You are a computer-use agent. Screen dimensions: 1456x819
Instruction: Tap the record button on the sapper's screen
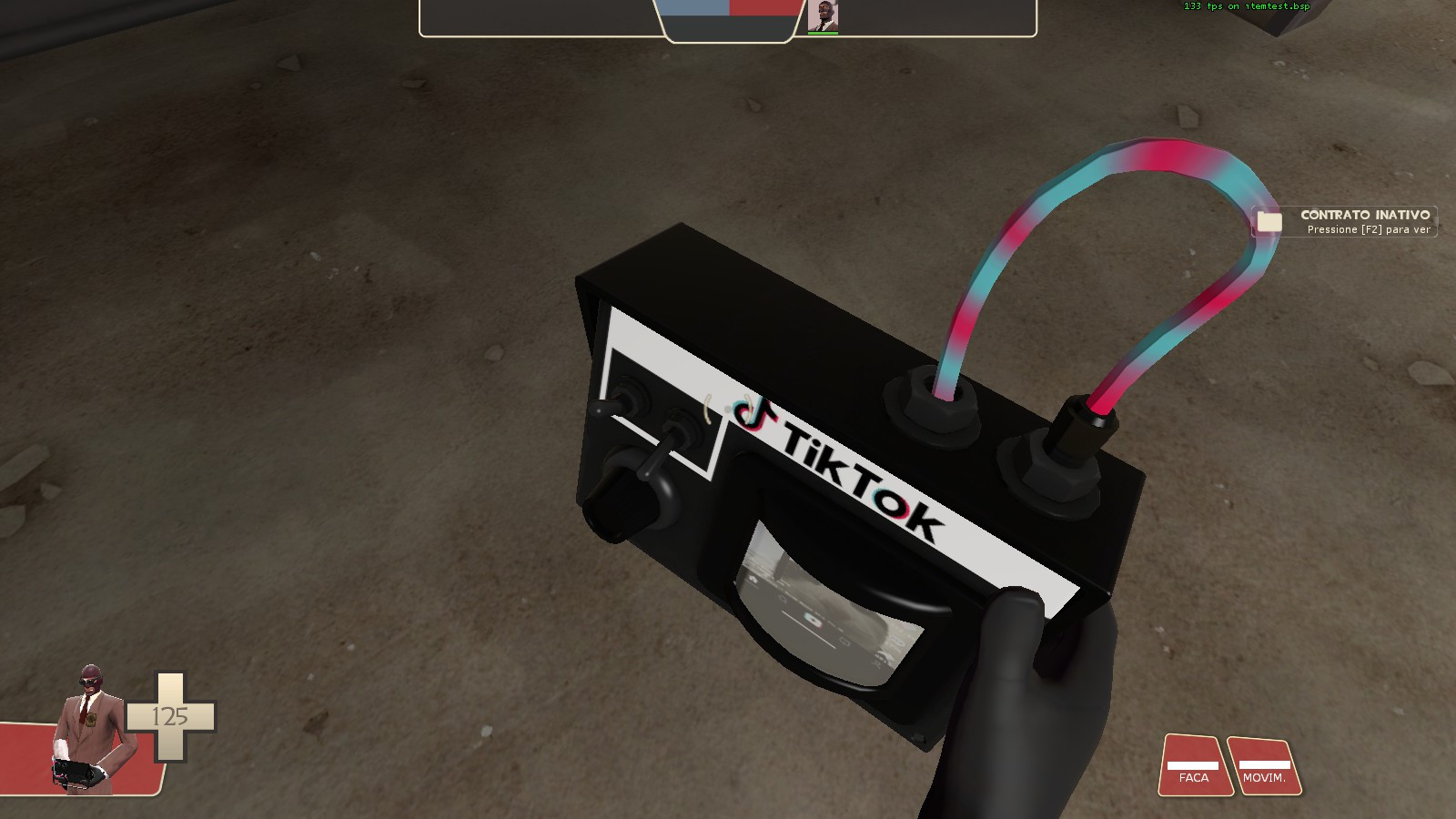pos(813,619)
